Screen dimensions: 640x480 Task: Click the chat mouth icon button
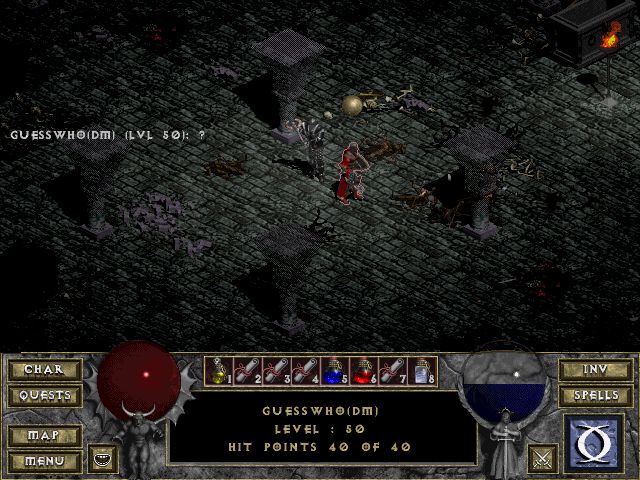click(102, 459)
